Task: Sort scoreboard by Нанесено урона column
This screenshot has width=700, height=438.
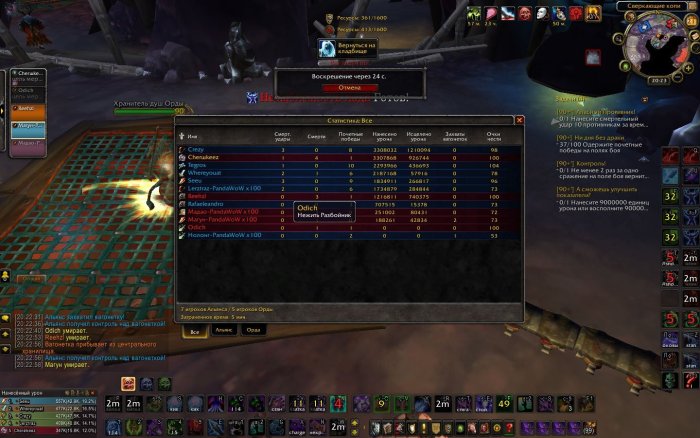Action: (385, 135)
